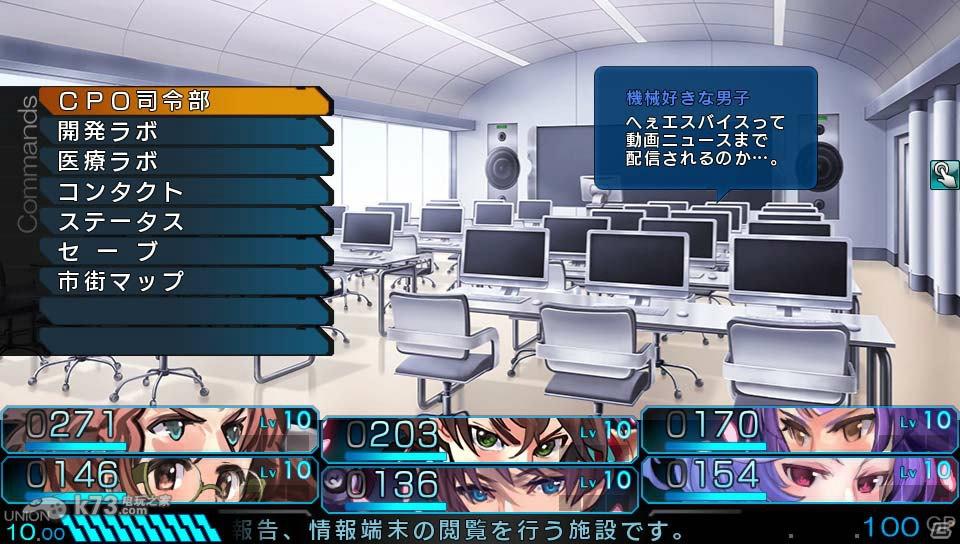This screenshot has width=960, height=544.
Task: Select the セーブ menu entry
Action: (185, 251)
